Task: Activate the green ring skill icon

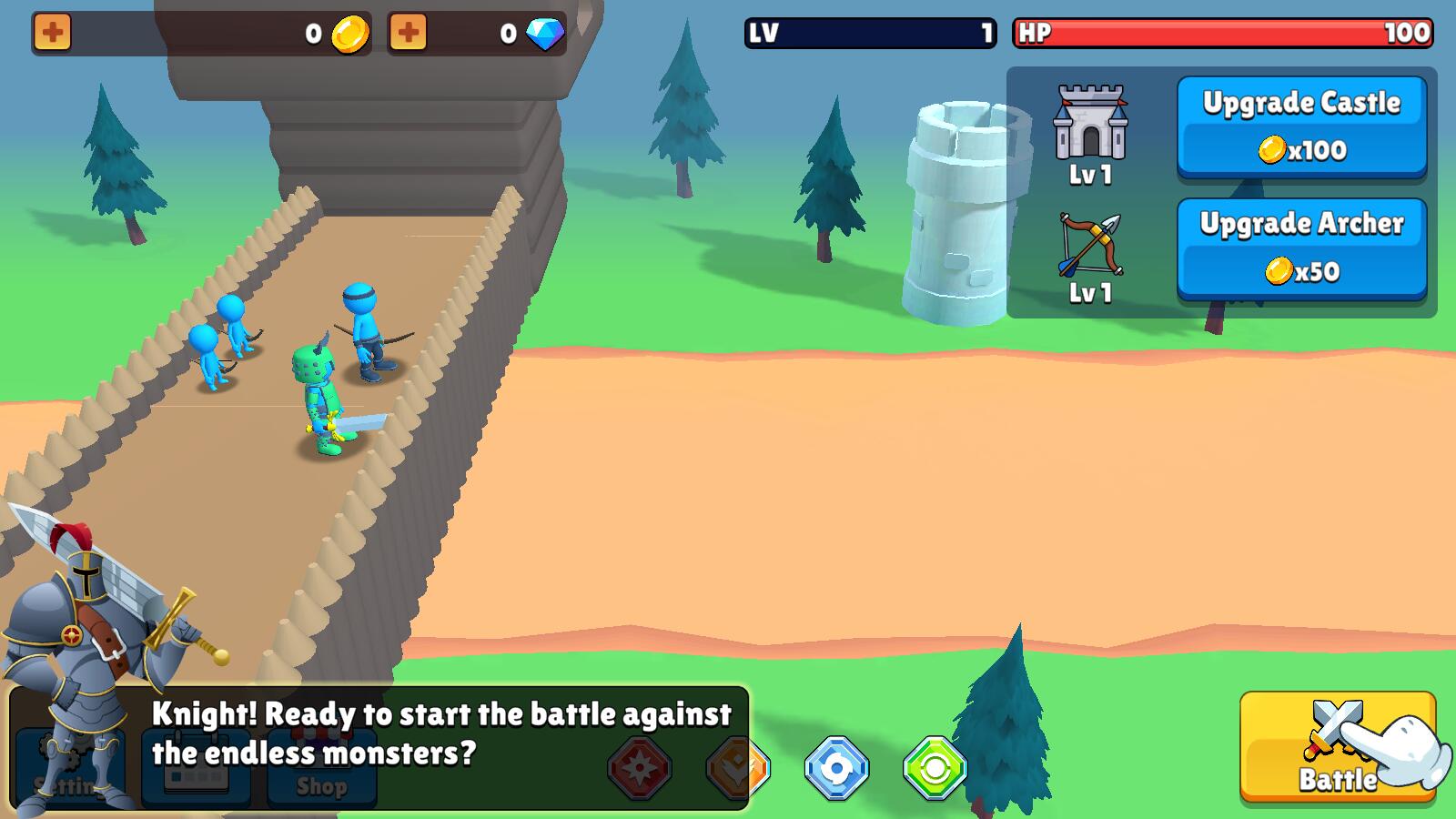Action: point(935,768)
